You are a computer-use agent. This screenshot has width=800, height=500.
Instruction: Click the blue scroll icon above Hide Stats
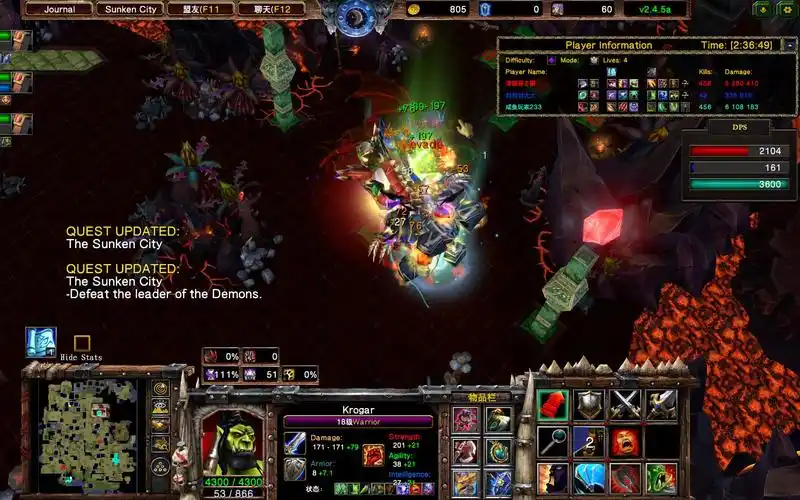click(x=41, y=341)
